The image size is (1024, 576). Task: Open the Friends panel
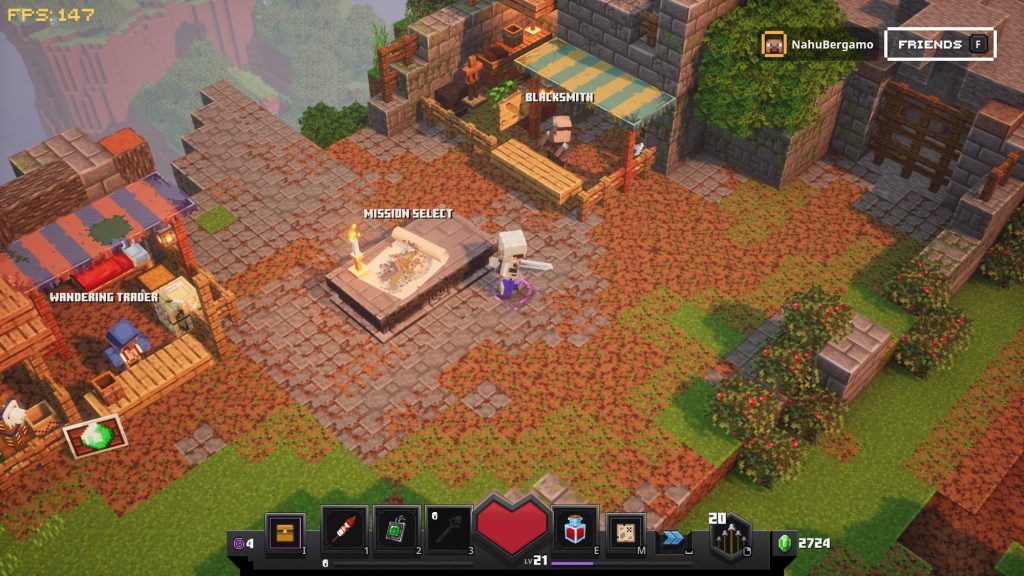(x=940, y=44)
